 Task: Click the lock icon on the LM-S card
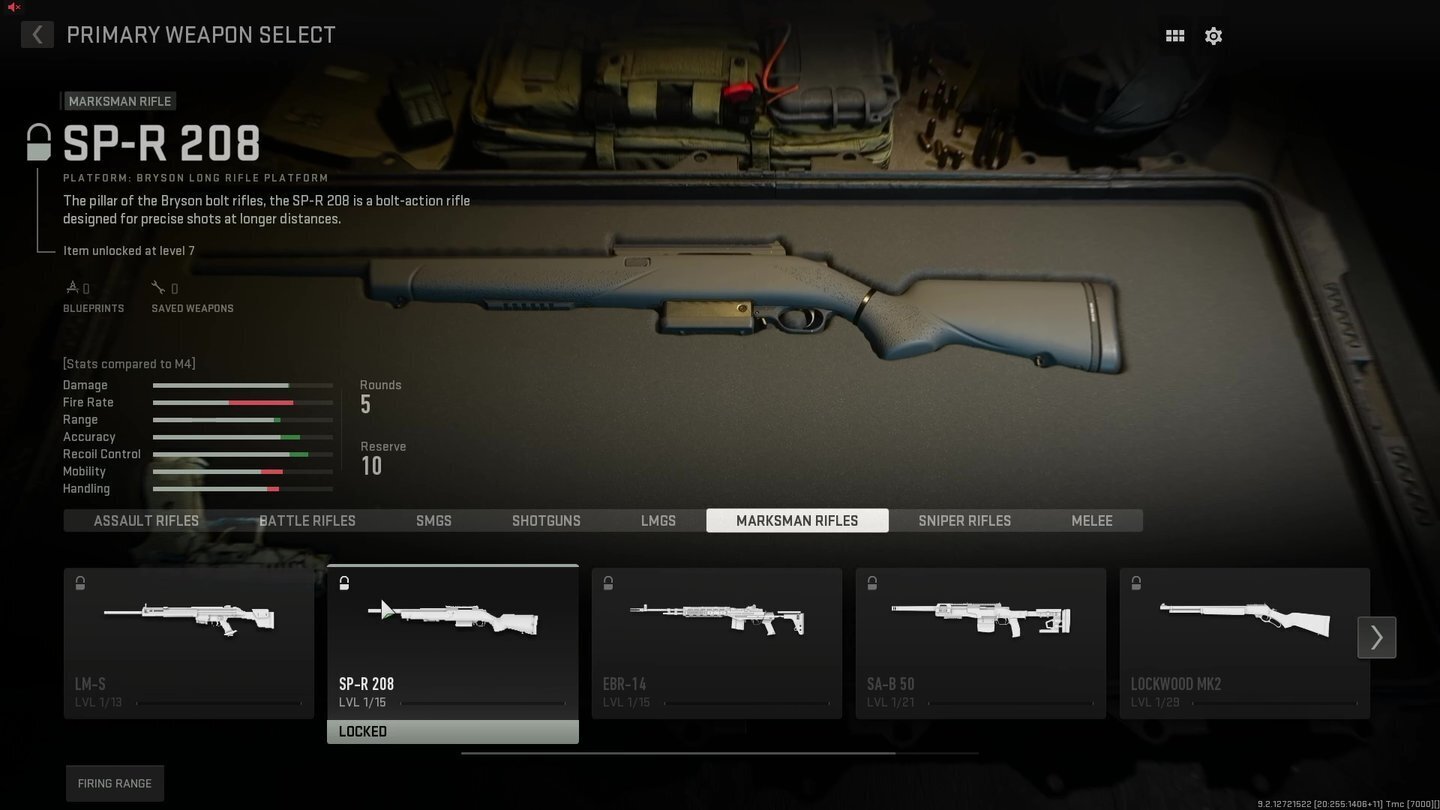(x=79, y=583)
